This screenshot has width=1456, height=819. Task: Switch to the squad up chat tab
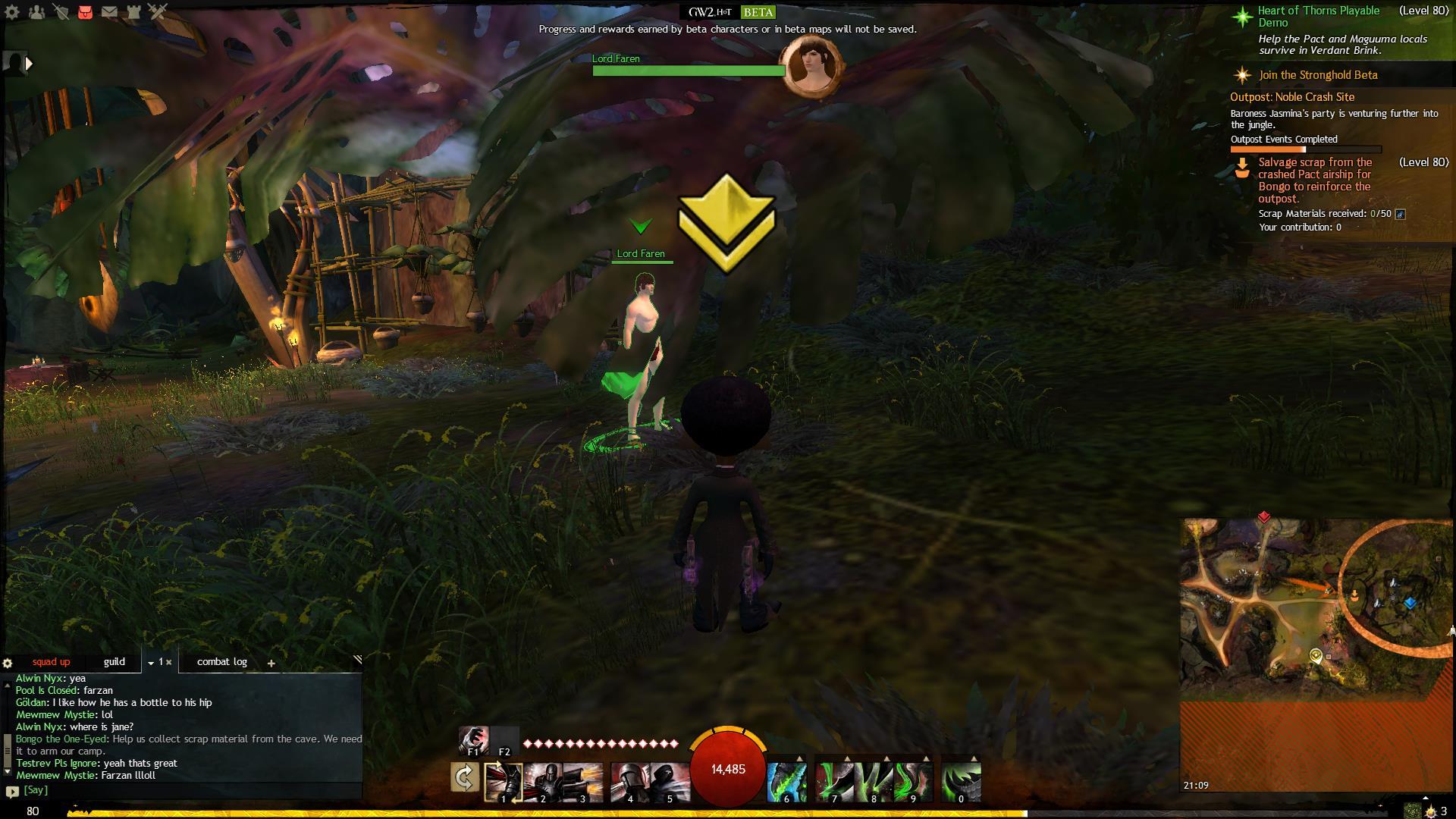(51, 662)
